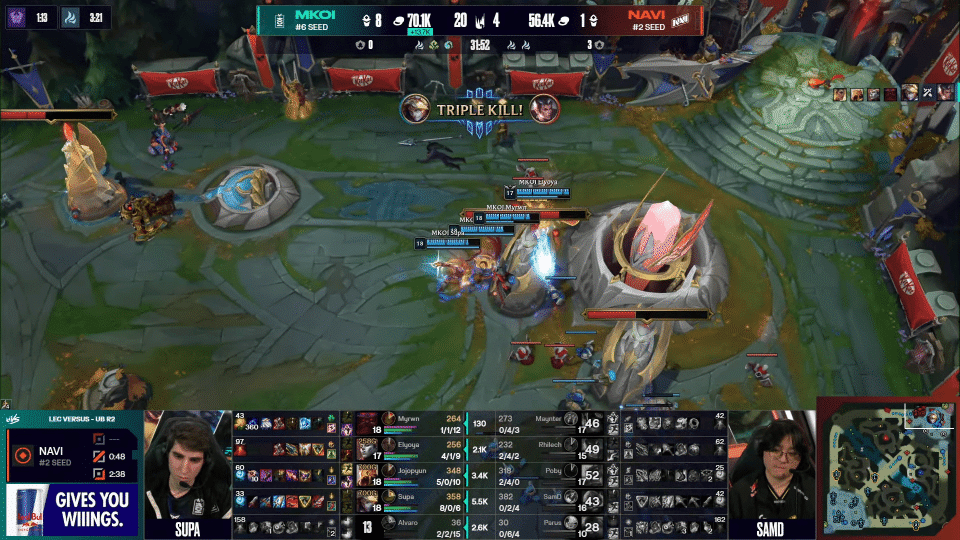Image resolution: width=960 pixels, height=540 pixels.
Task: Click the NAVI team logo in scoreboard
Action: click(681, 19)
